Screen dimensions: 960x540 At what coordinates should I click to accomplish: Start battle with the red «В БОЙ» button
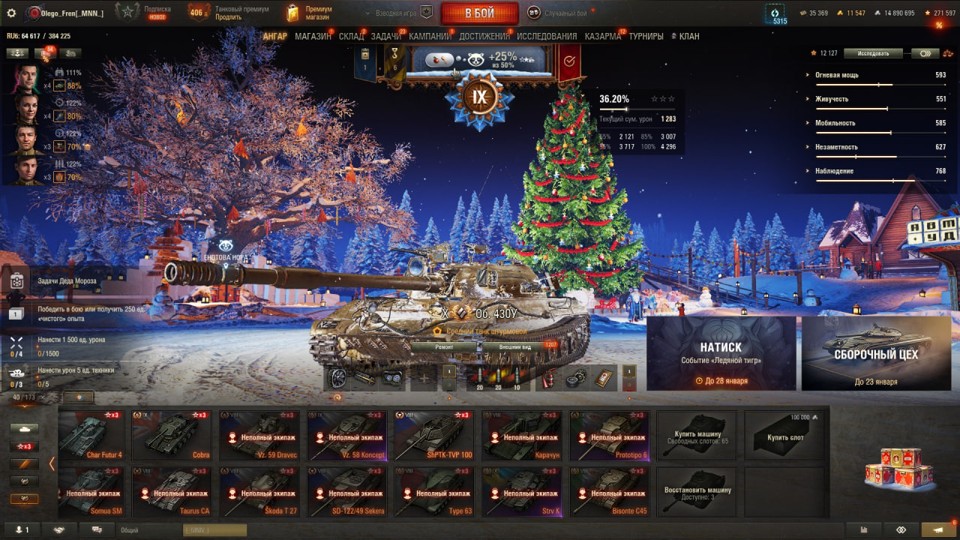479,13
